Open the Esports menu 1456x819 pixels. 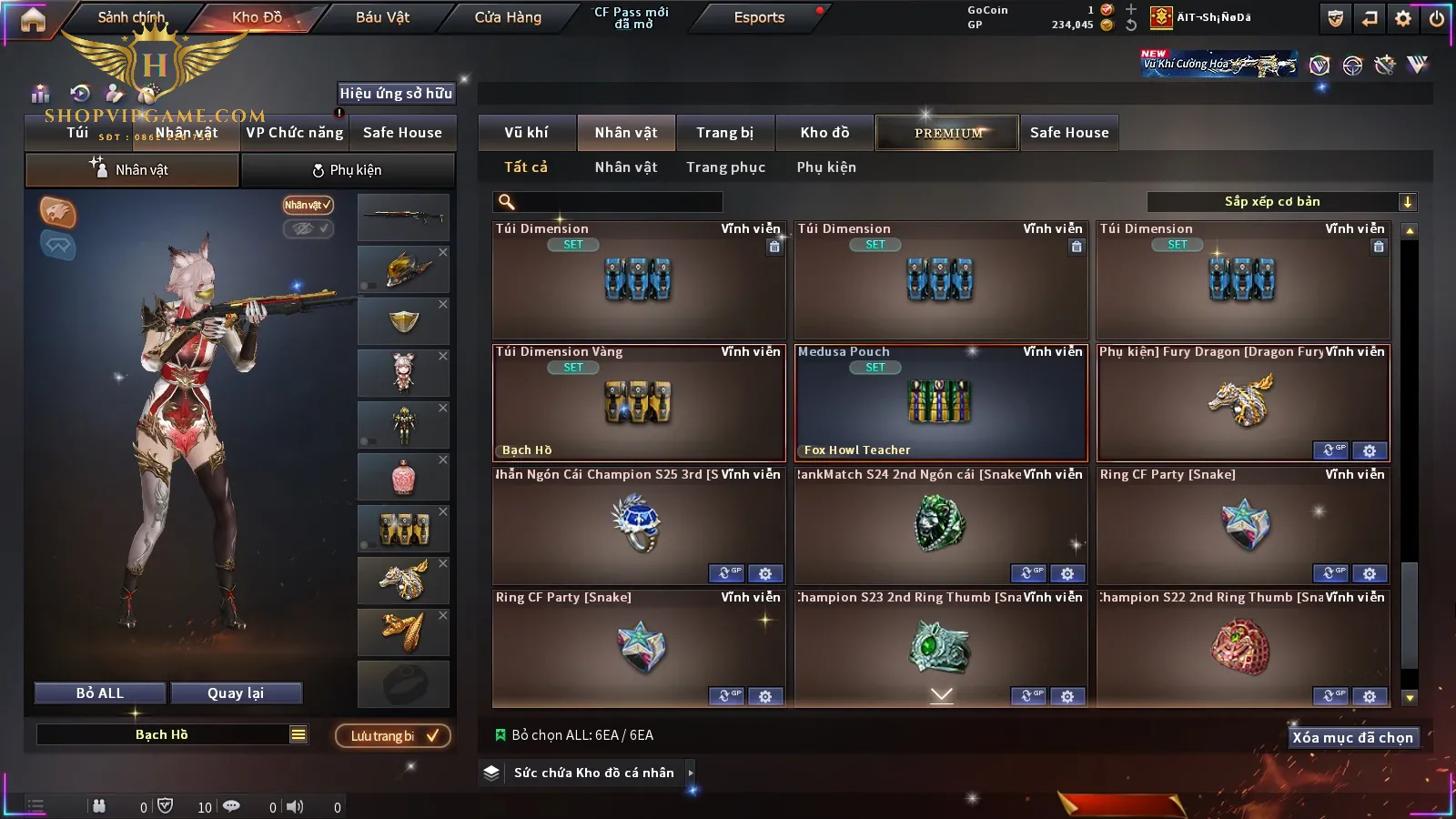pos(759,17)
